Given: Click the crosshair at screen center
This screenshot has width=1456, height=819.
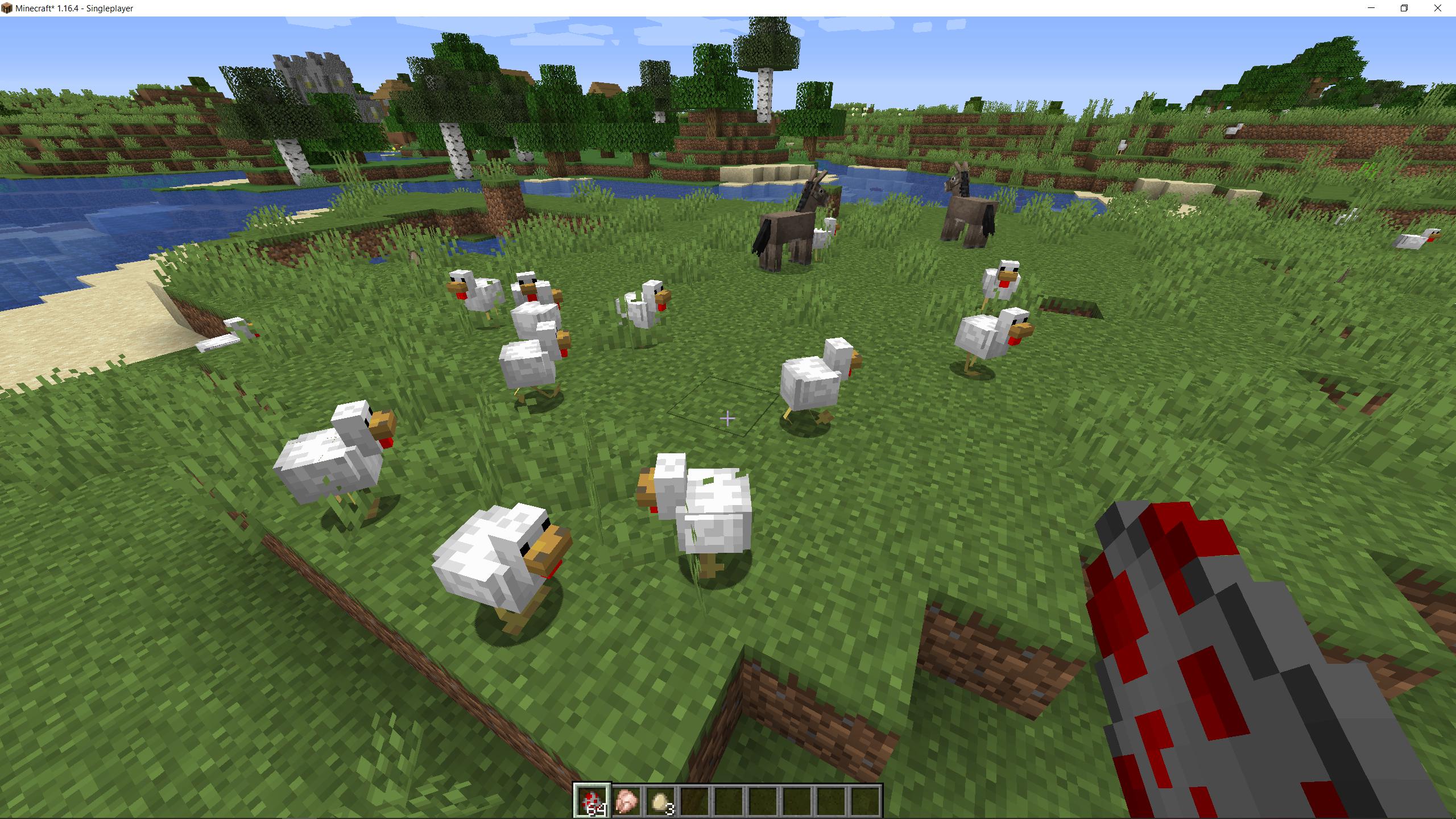Looking at the screenshot, I should (x=728, y=418).
